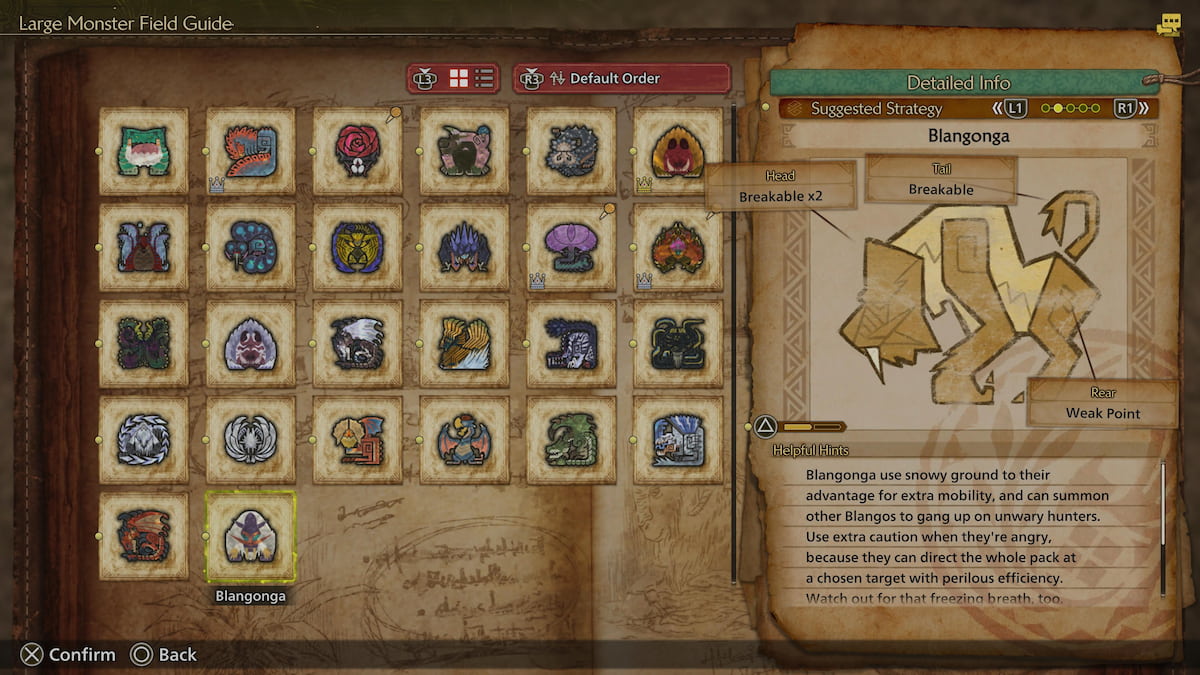Open the pink and black monster entry

pos(464,151)
